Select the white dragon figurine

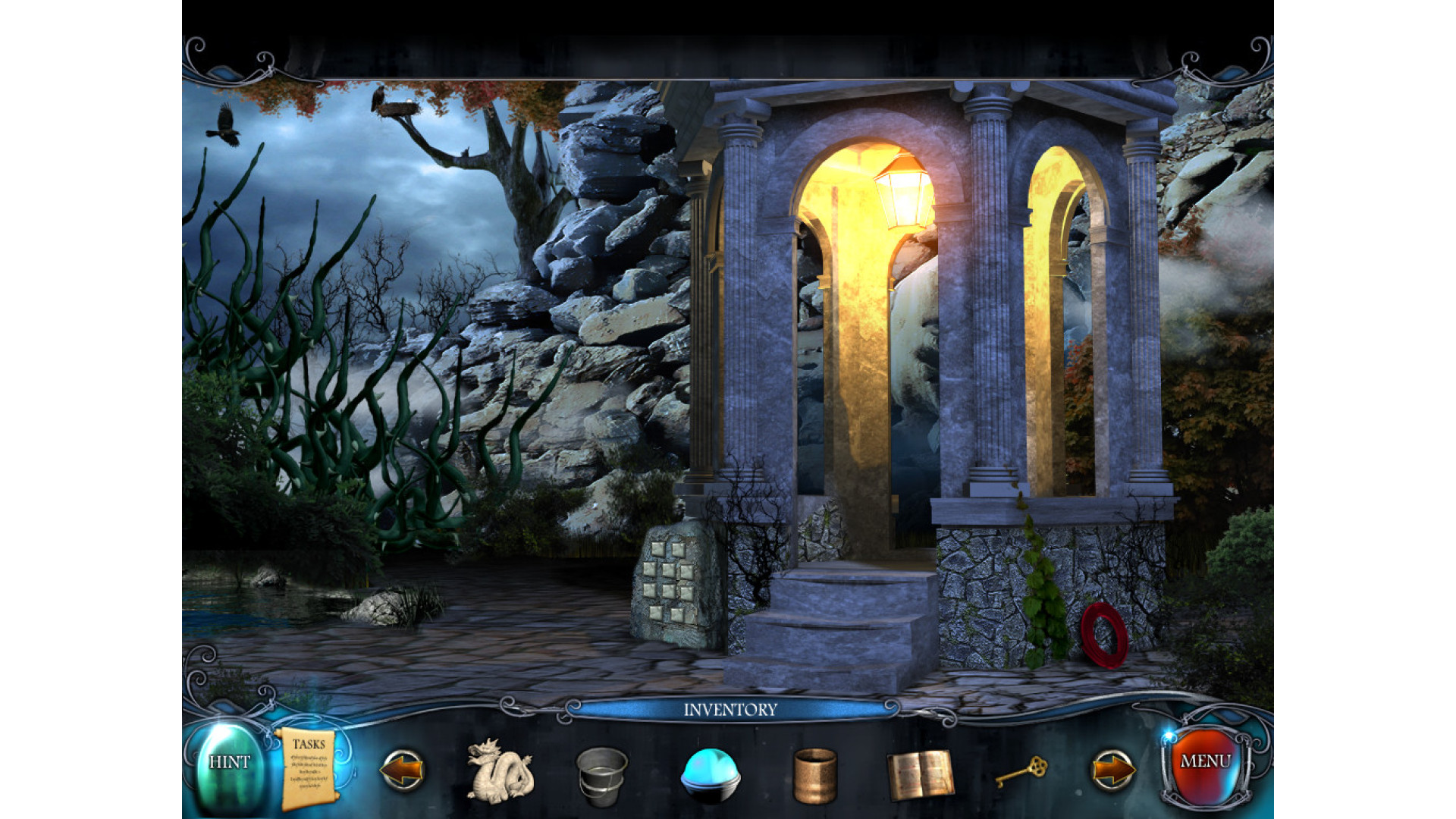[x=500, y=771]
